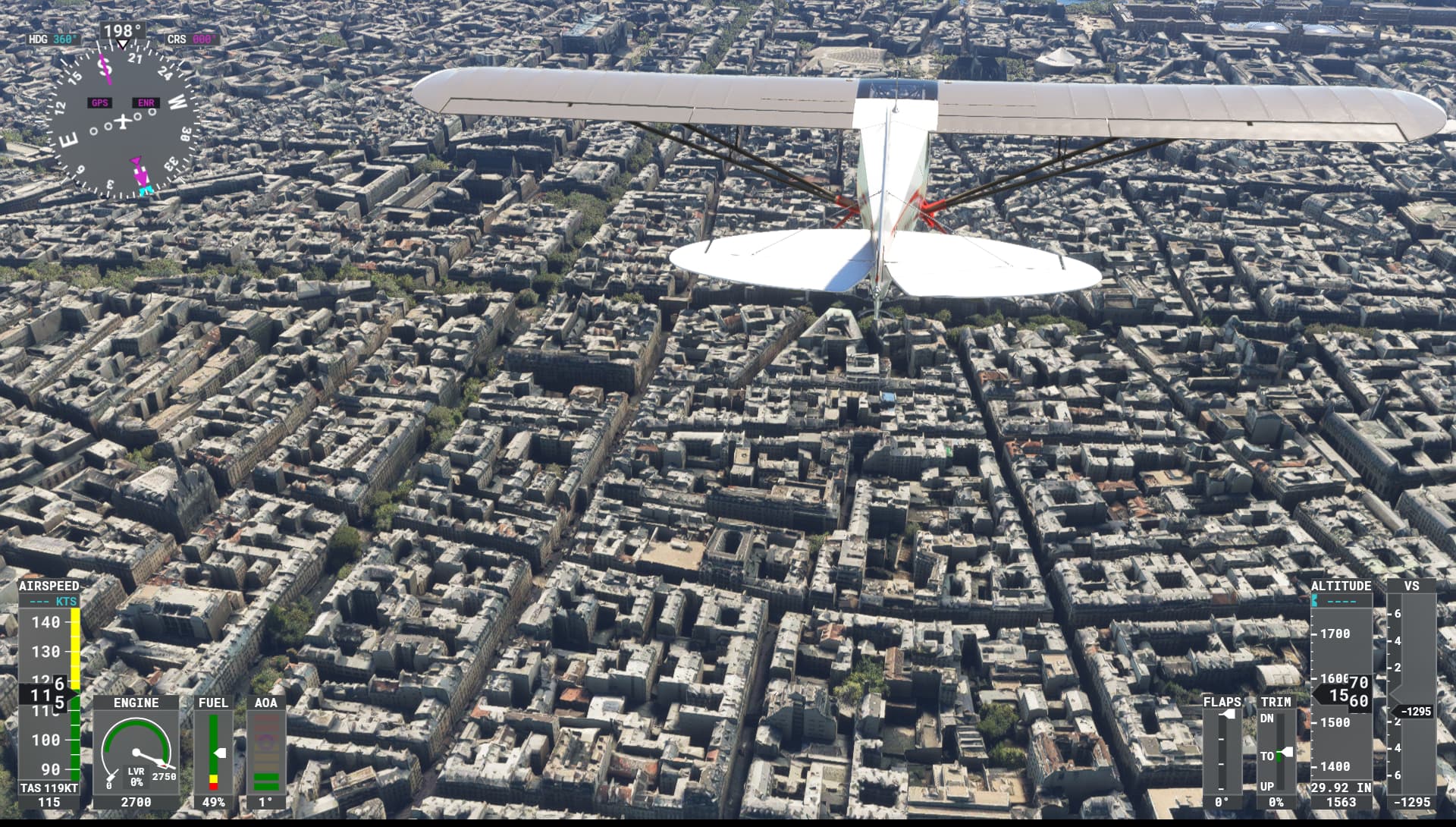Toggle the AOA indicator panel

point(267,703)
